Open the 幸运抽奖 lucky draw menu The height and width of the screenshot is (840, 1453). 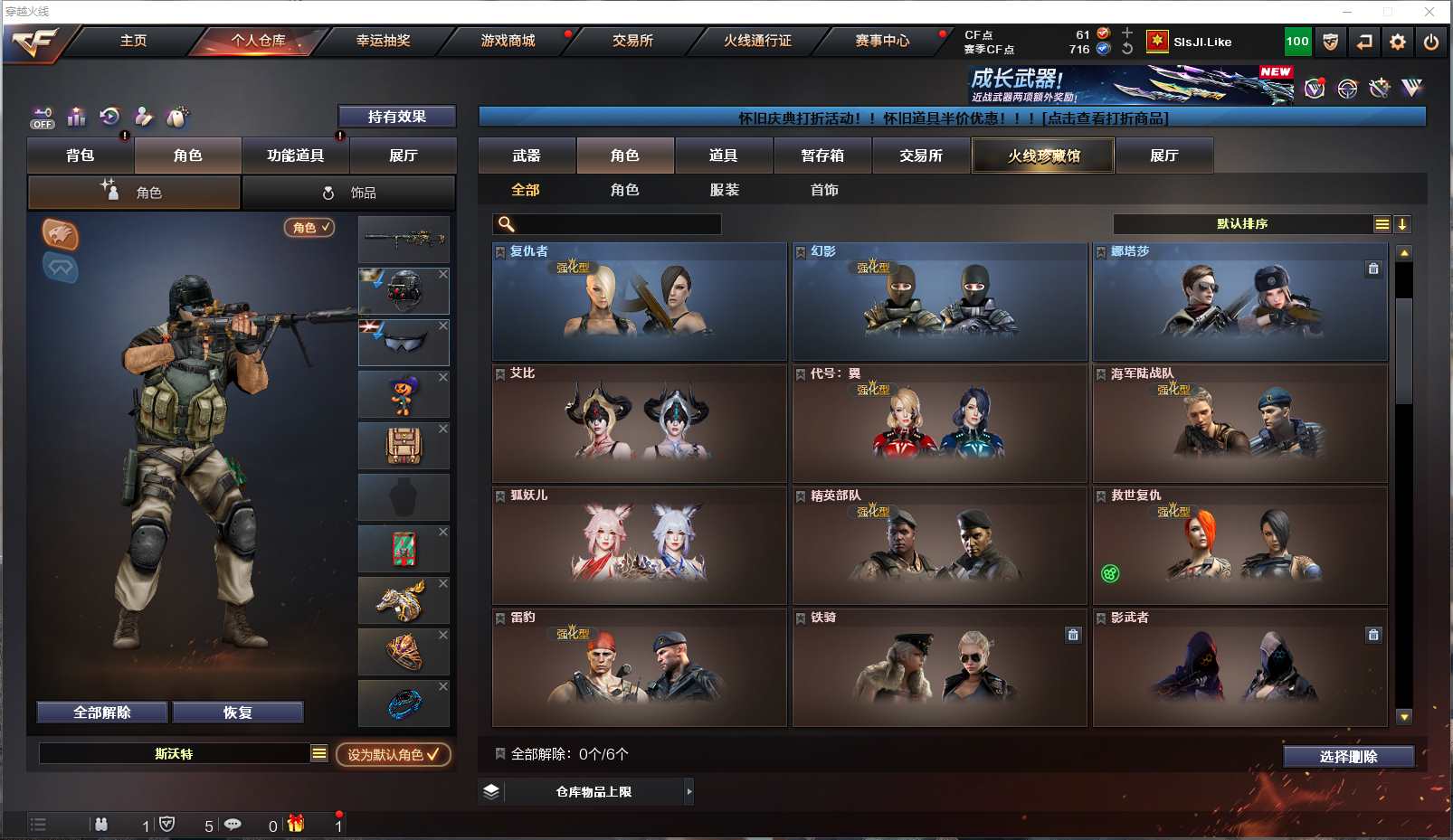(x=383, y=41)
